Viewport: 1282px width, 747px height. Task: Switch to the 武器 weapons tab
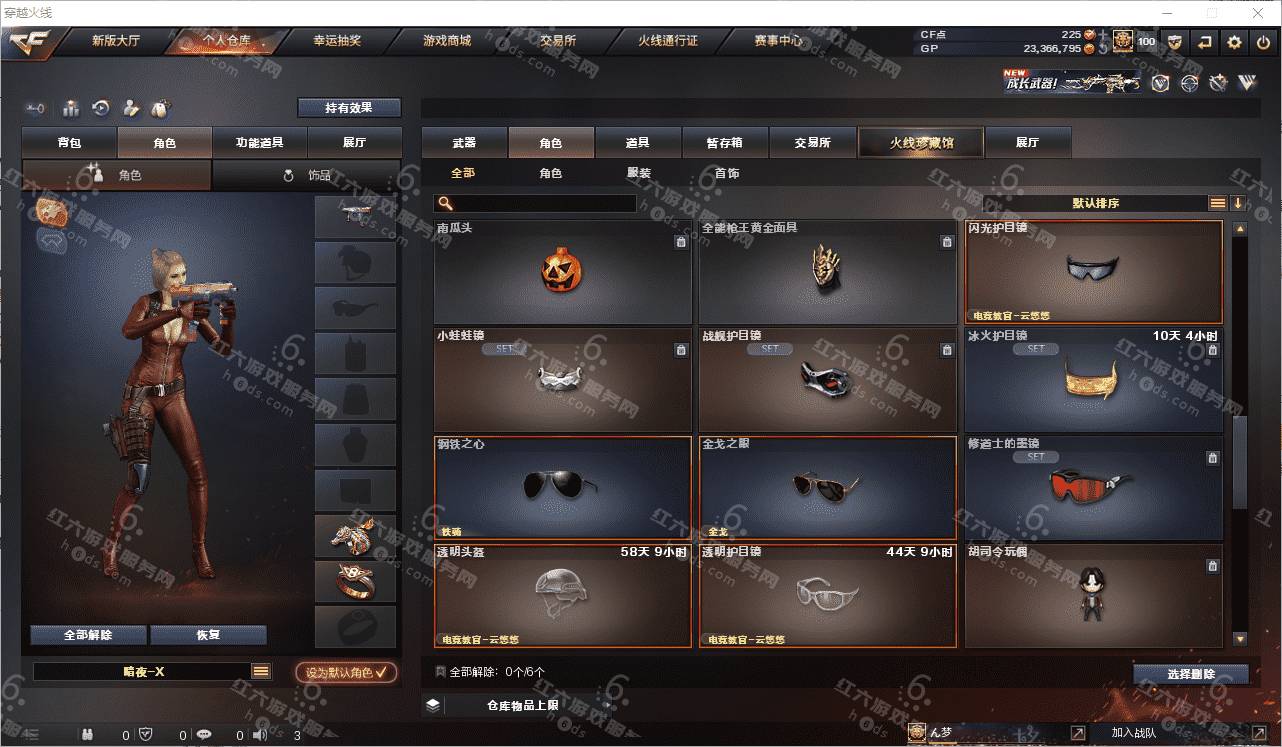click(464, 143)
